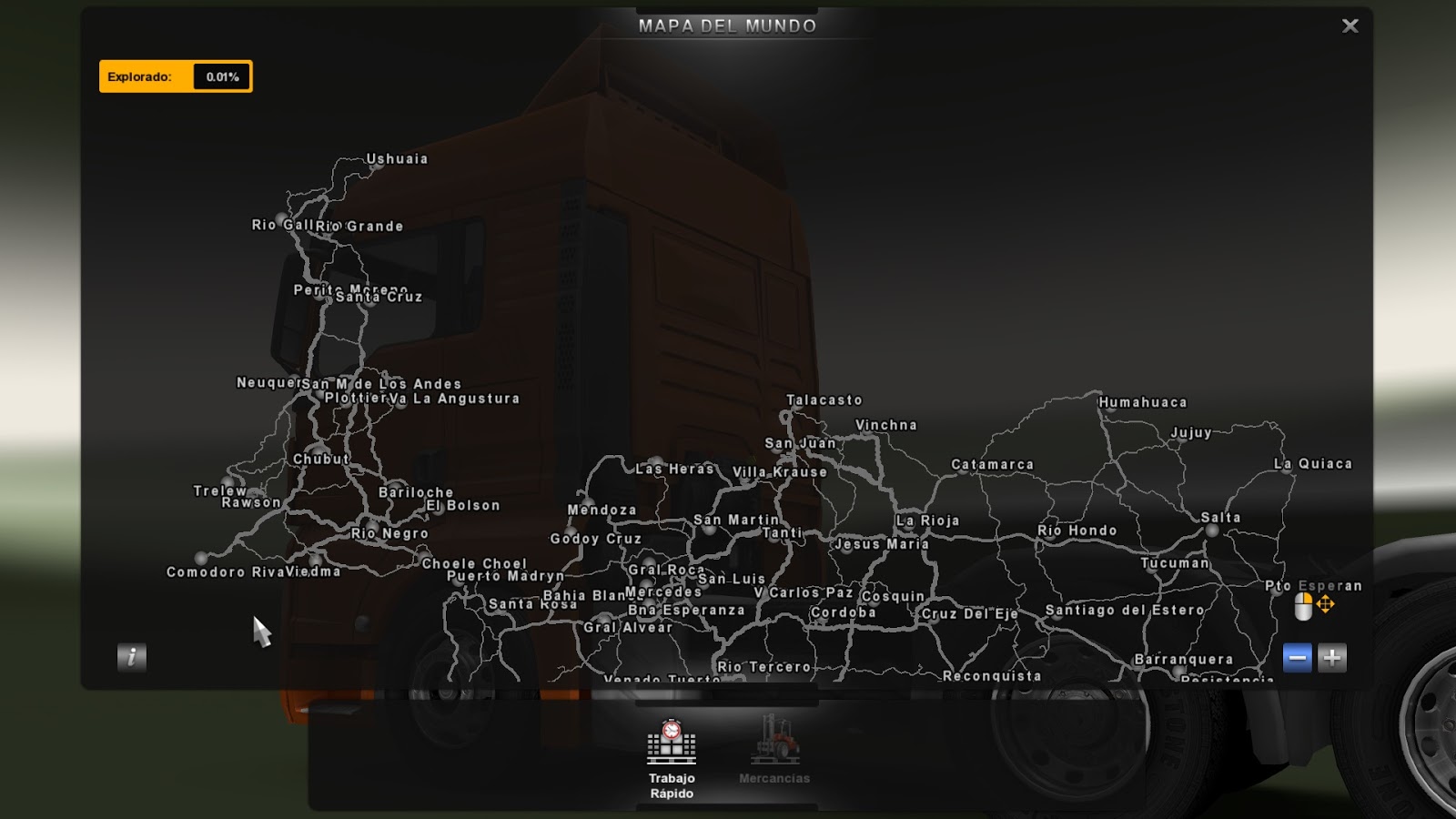
Task: Click the San Juan city marker
Action: (777, 451)
